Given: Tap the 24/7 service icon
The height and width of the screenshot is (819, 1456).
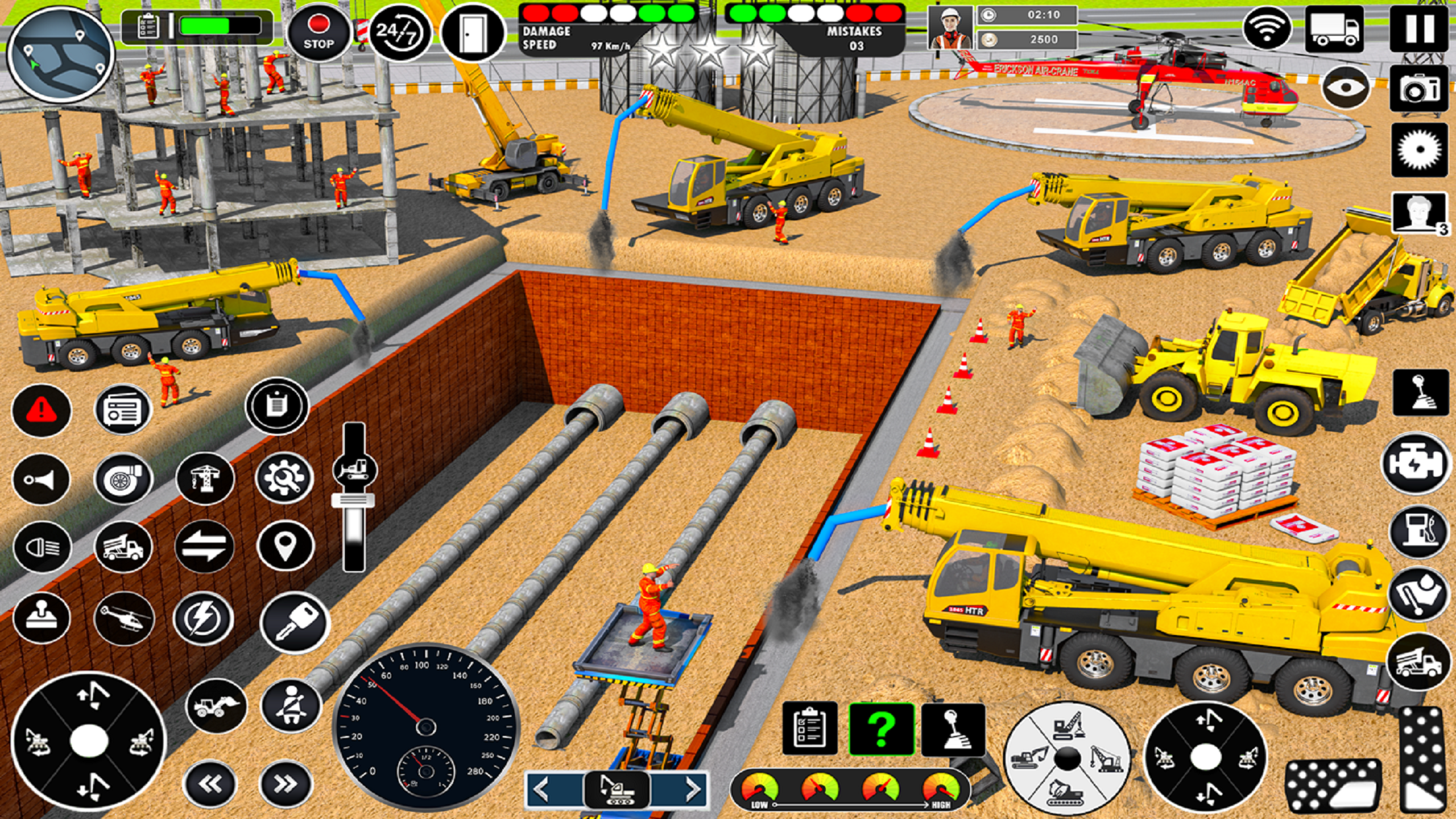Looking at the screenshot, I should coord(399,33).
